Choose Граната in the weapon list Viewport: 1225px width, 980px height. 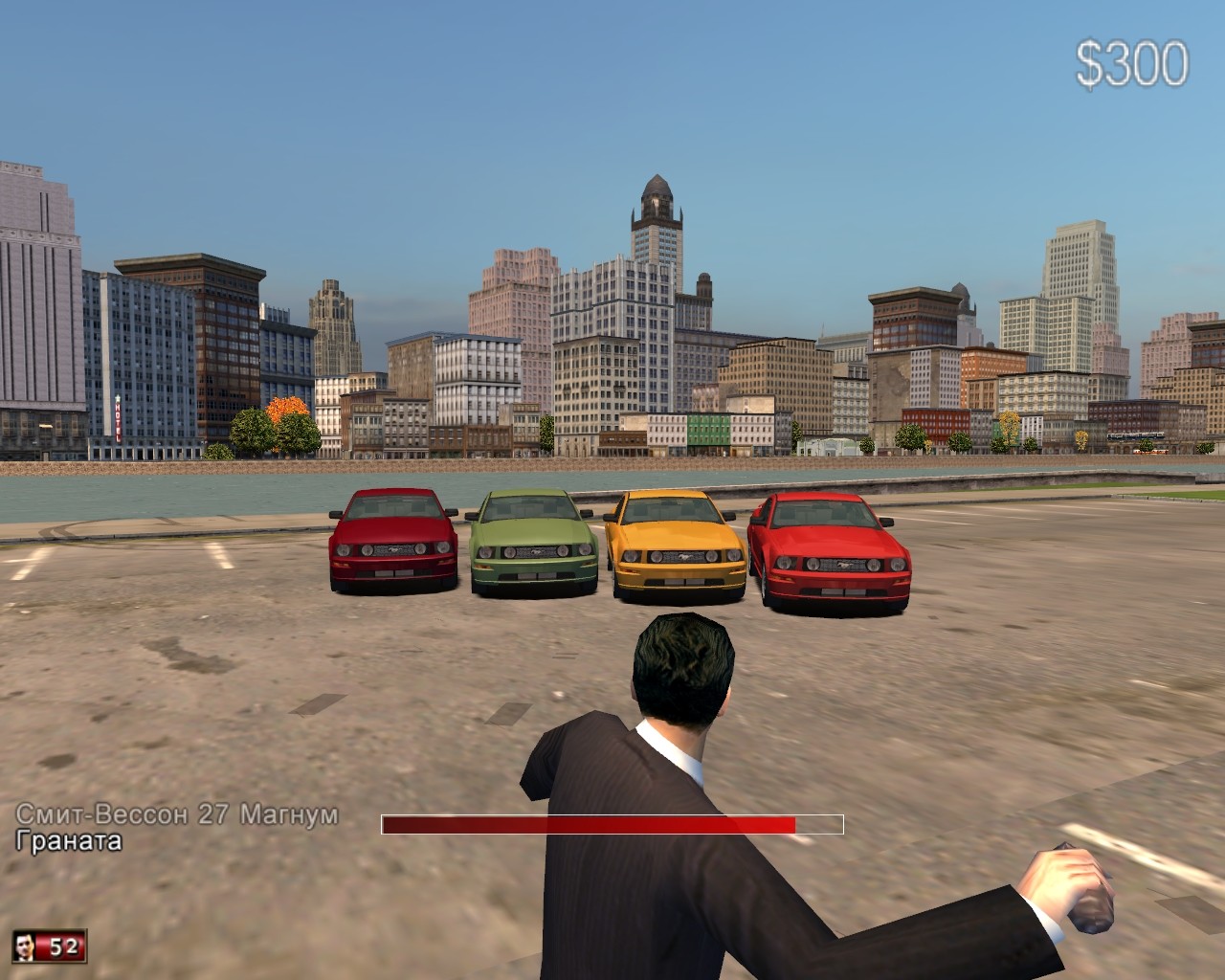[69, 841]
